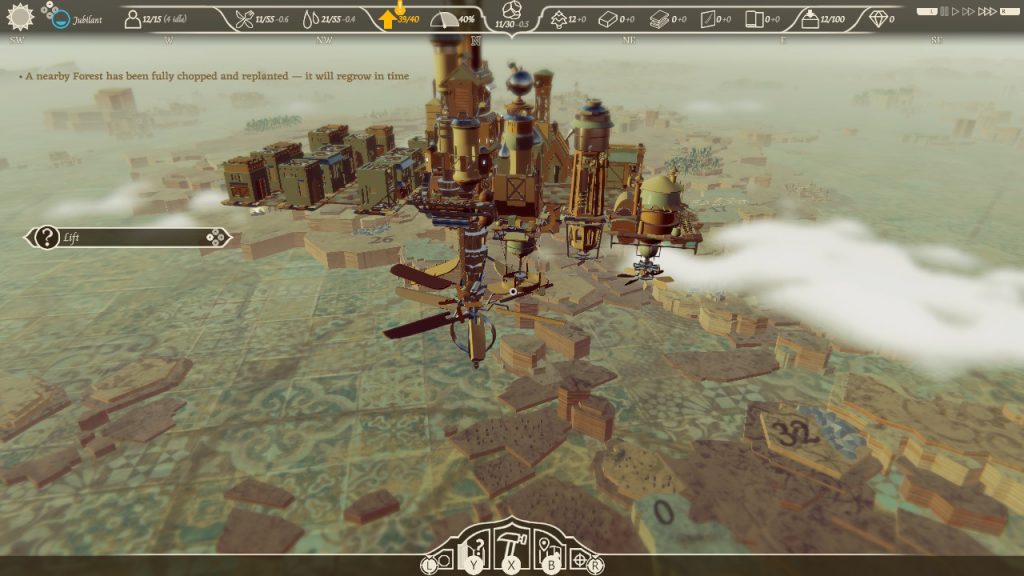This screenshot has width=1024, height=576.
Task: Set game speed to triple fast-forward
Action: (985, 12)
